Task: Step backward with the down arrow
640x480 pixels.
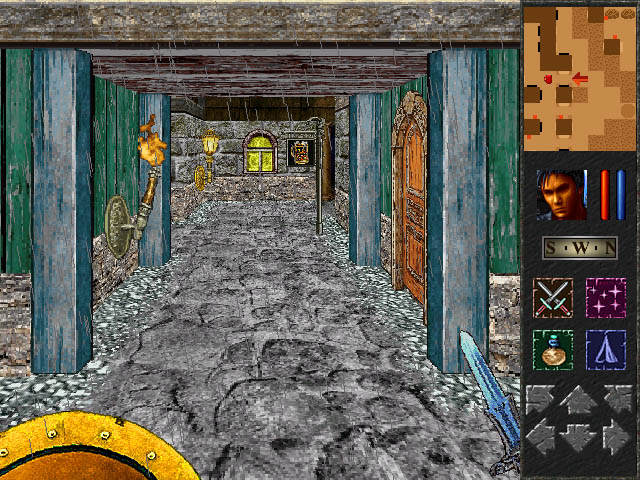Action: [x=579, y=438]
